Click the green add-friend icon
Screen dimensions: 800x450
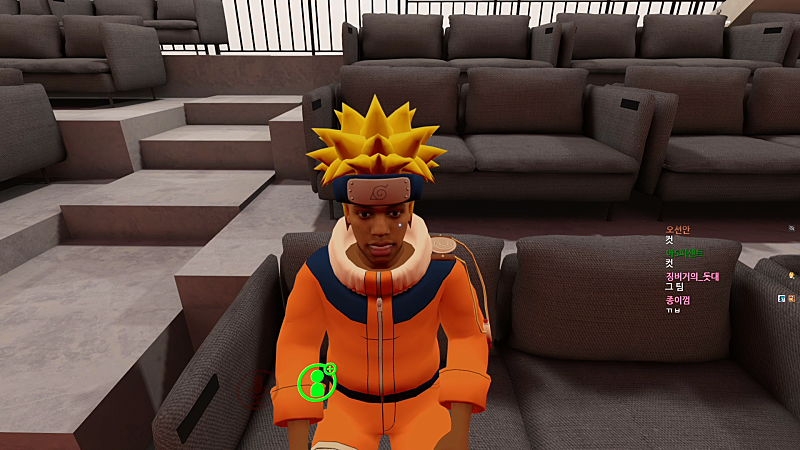(317, 381)
